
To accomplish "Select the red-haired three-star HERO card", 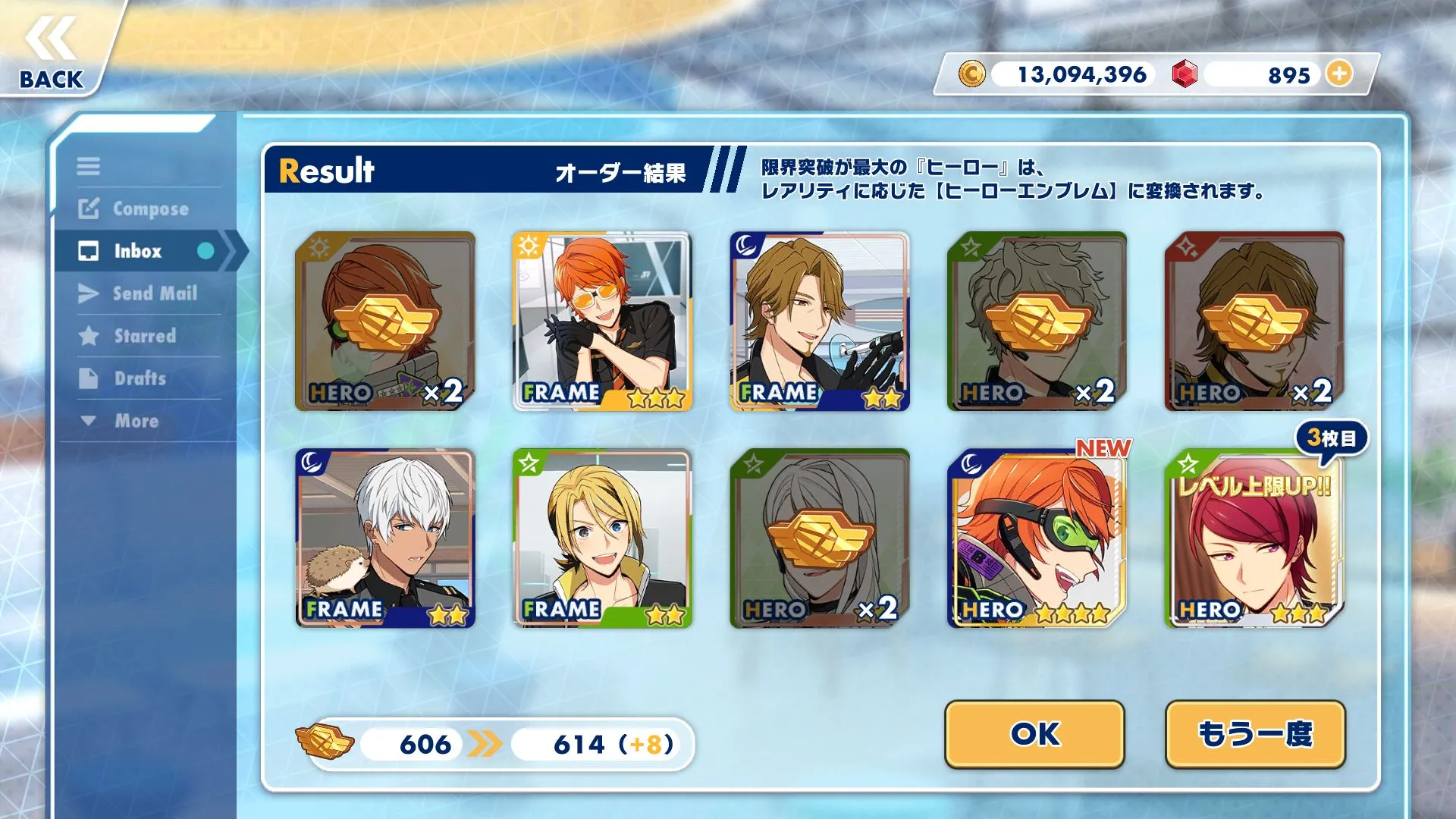I will tap(1254, 538).
